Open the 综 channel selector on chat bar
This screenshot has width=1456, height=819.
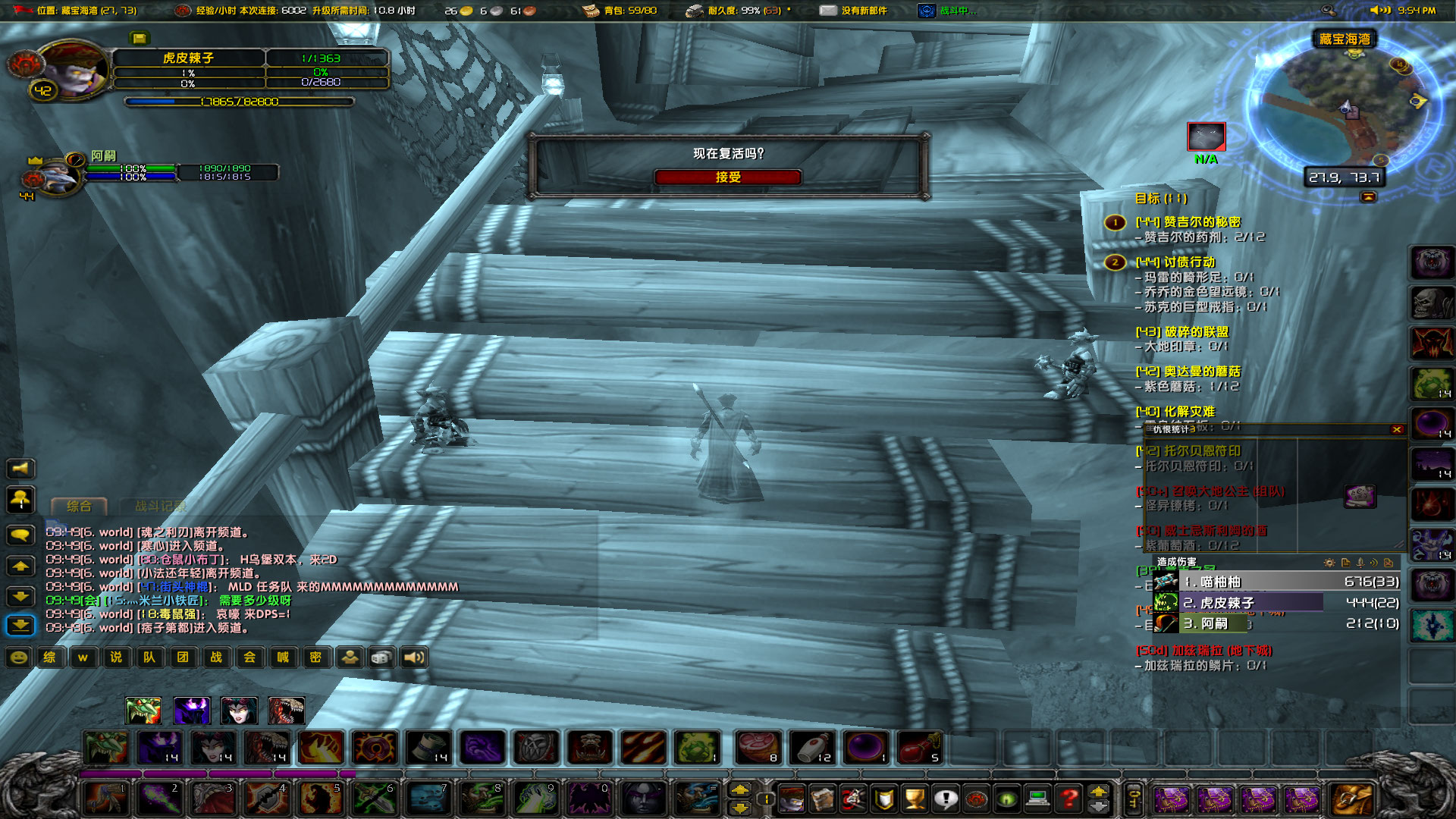click(x=49, y=657)
